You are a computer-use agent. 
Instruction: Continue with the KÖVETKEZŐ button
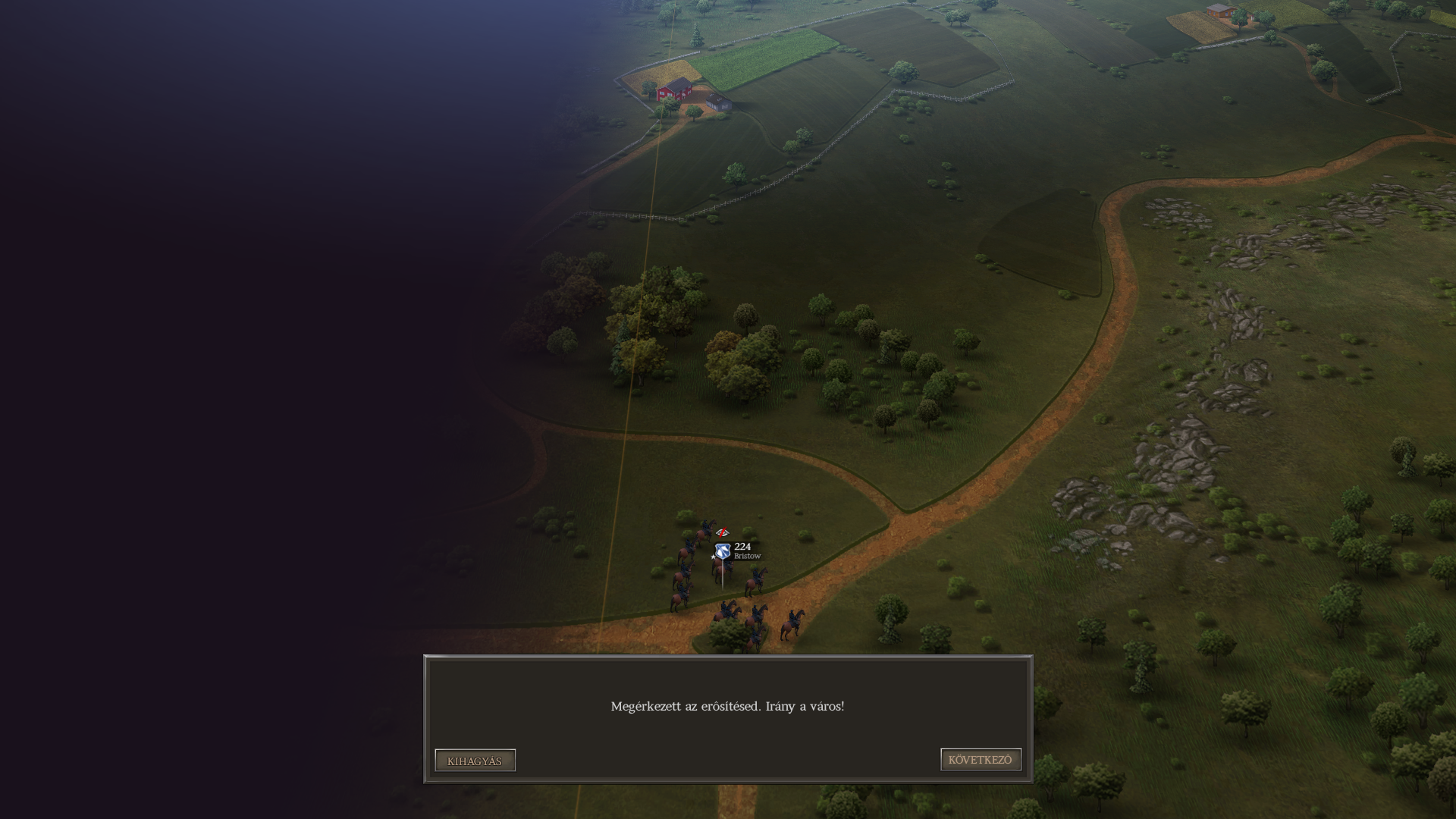pos(981,760)
